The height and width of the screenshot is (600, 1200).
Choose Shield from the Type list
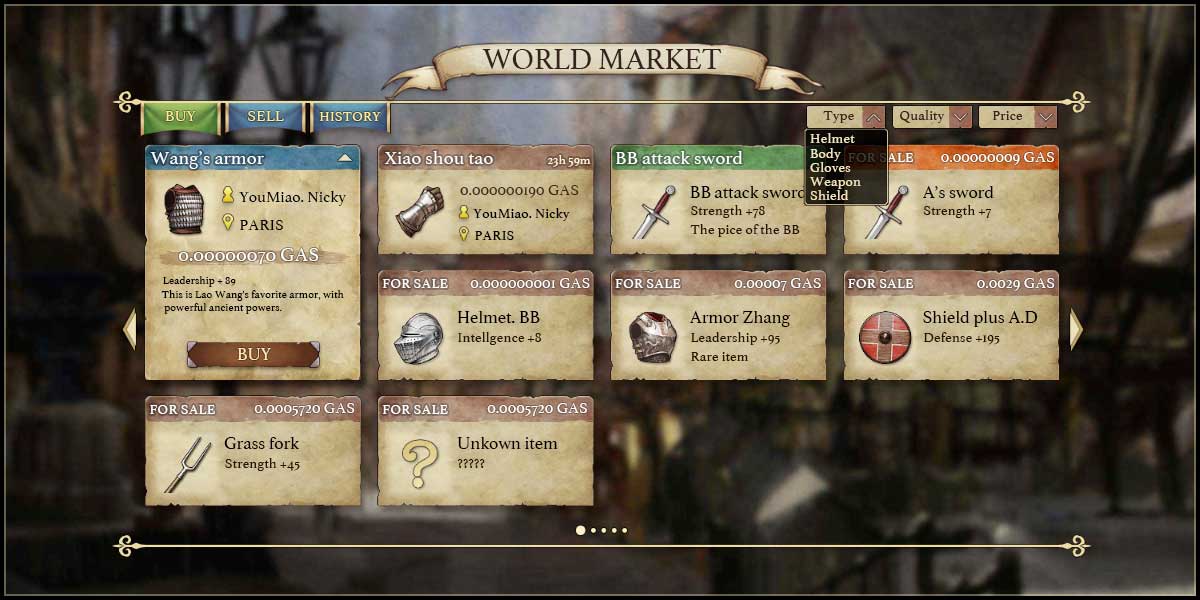point(829,196)
